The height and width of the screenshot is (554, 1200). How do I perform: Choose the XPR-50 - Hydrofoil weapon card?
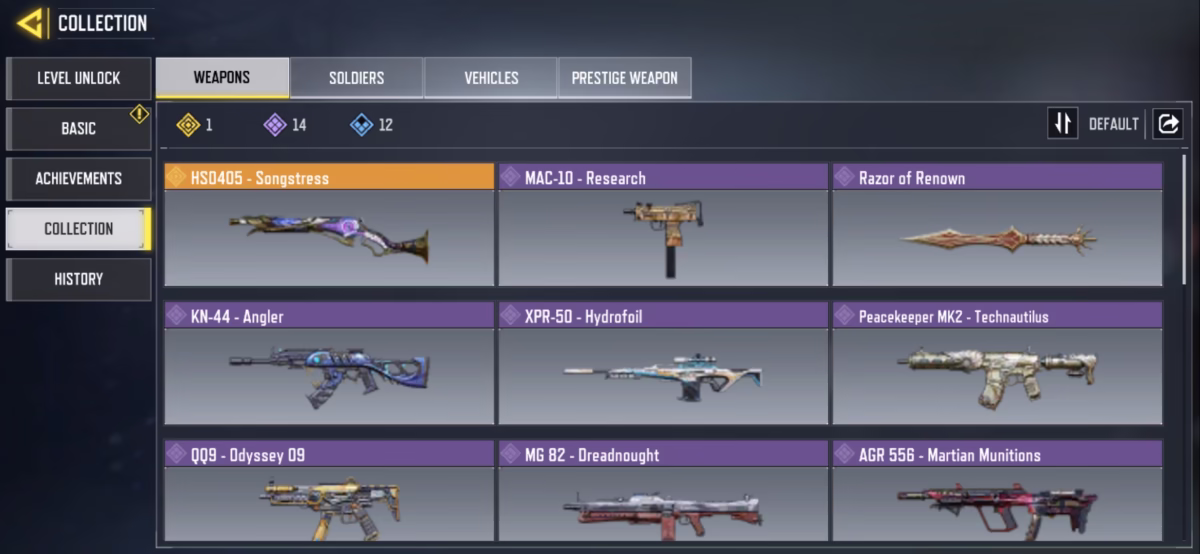663,364
